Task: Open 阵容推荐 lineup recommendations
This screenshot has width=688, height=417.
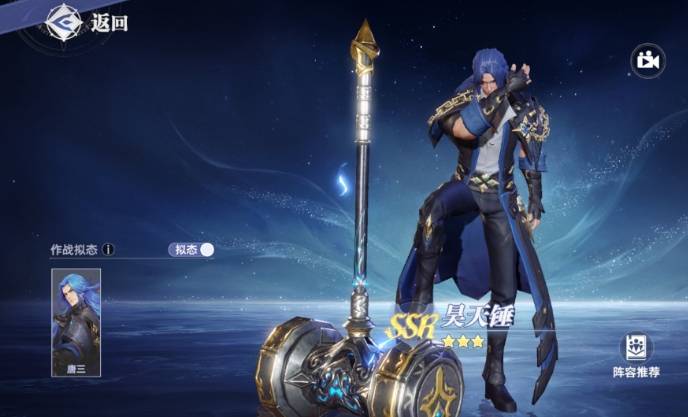Action: 636,355
